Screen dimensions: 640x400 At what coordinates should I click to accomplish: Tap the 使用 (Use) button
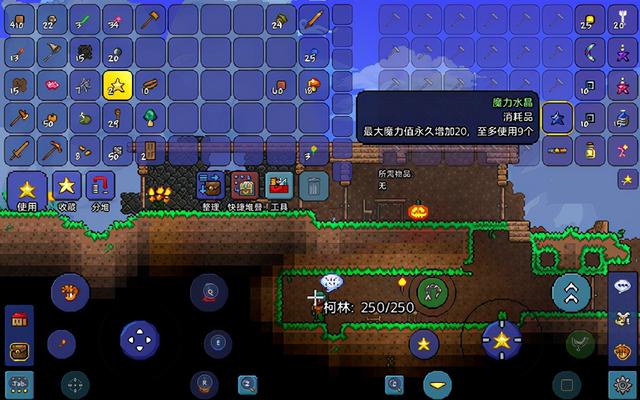point(26,189)
